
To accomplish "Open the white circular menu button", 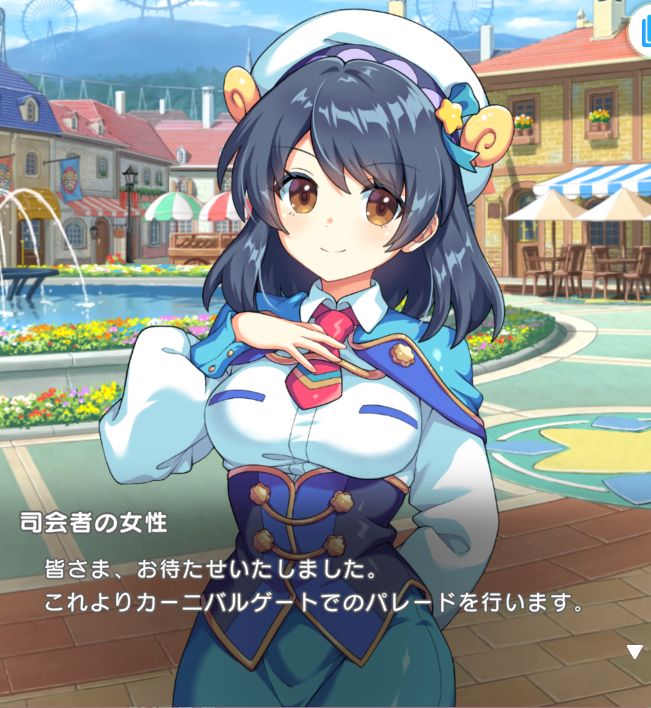I will (x=641, y=31).
